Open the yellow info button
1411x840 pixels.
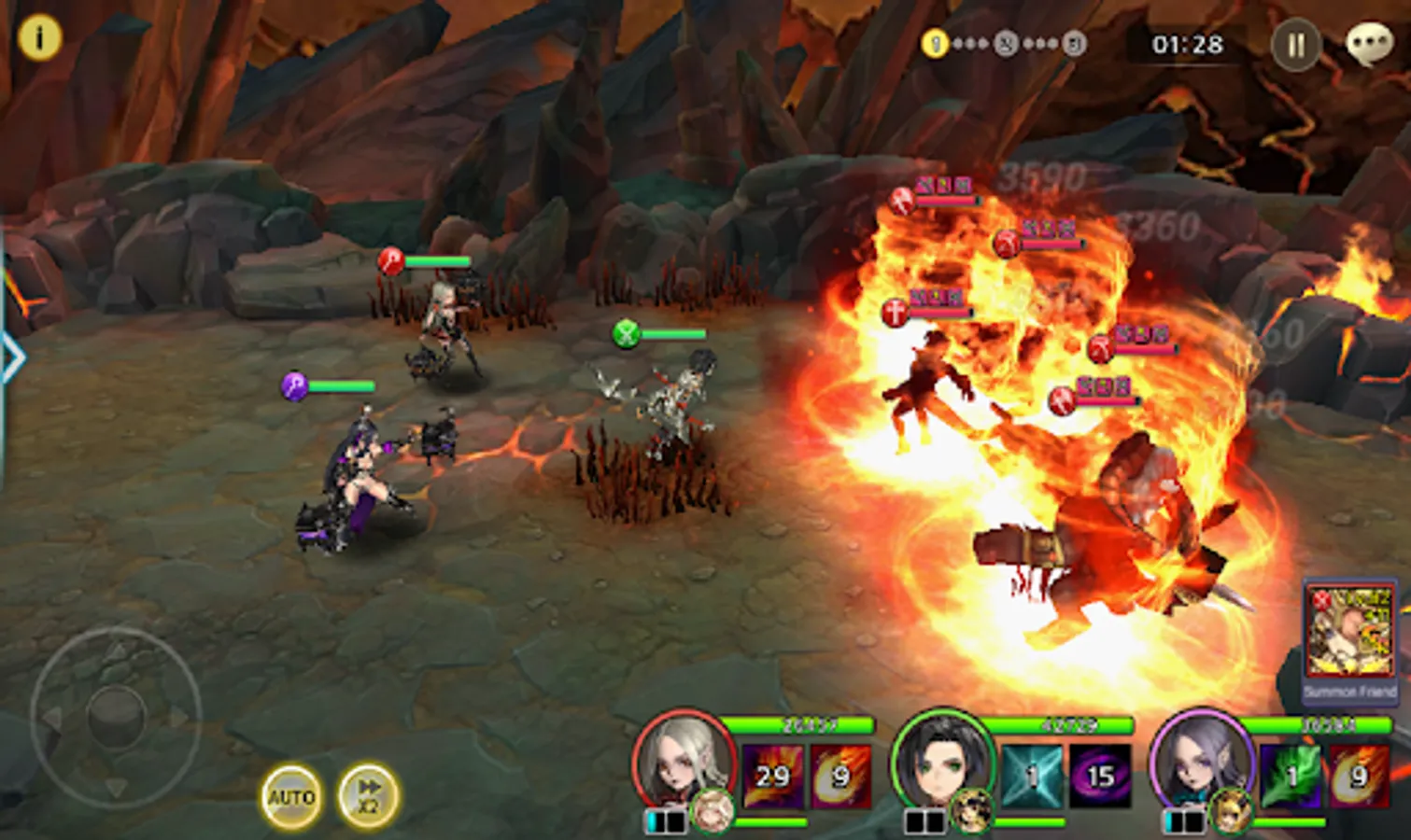[x=39, y=38]
